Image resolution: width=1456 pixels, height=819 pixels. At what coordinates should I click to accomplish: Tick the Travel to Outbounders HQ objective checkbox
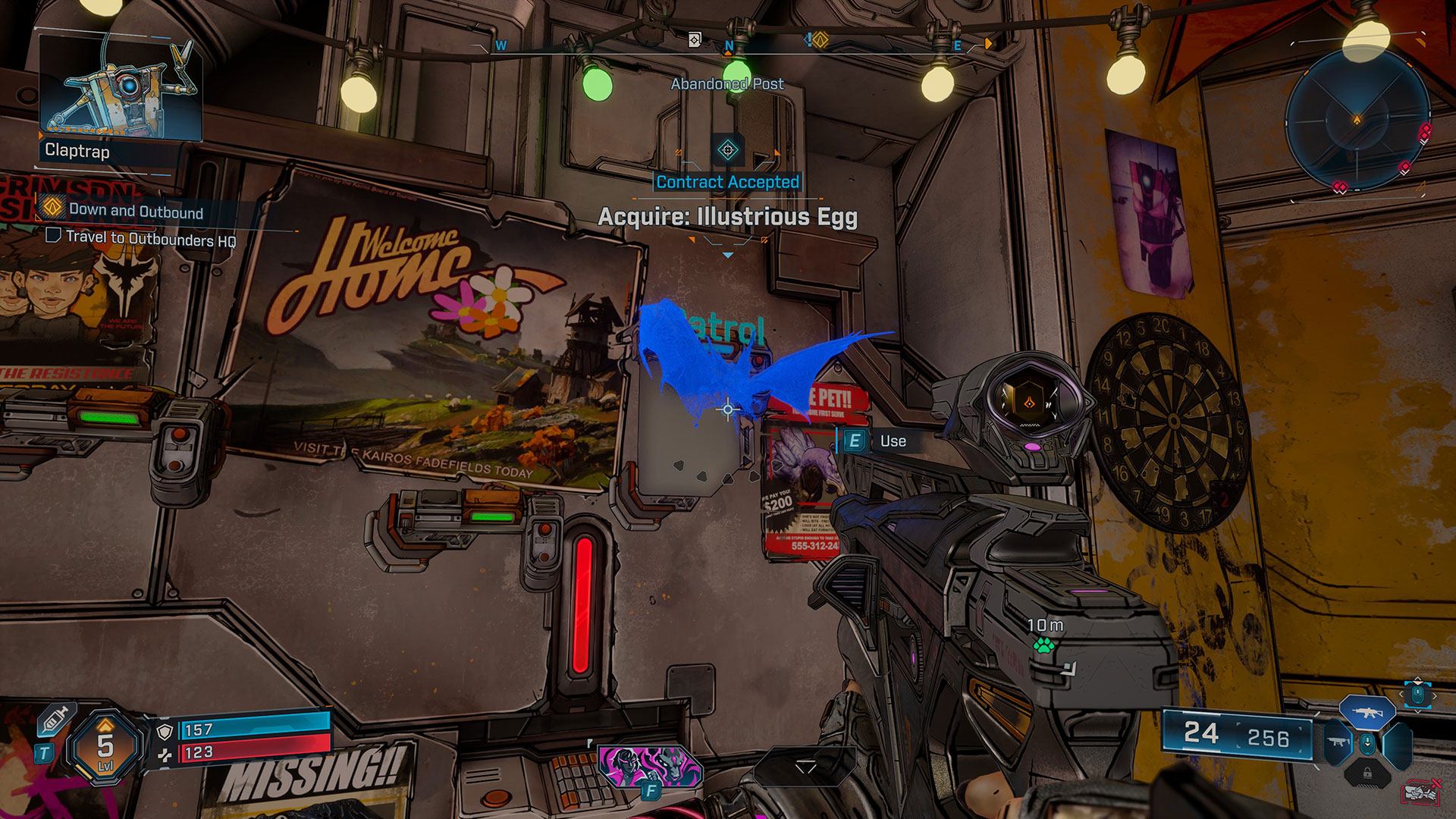pos(53,236)
